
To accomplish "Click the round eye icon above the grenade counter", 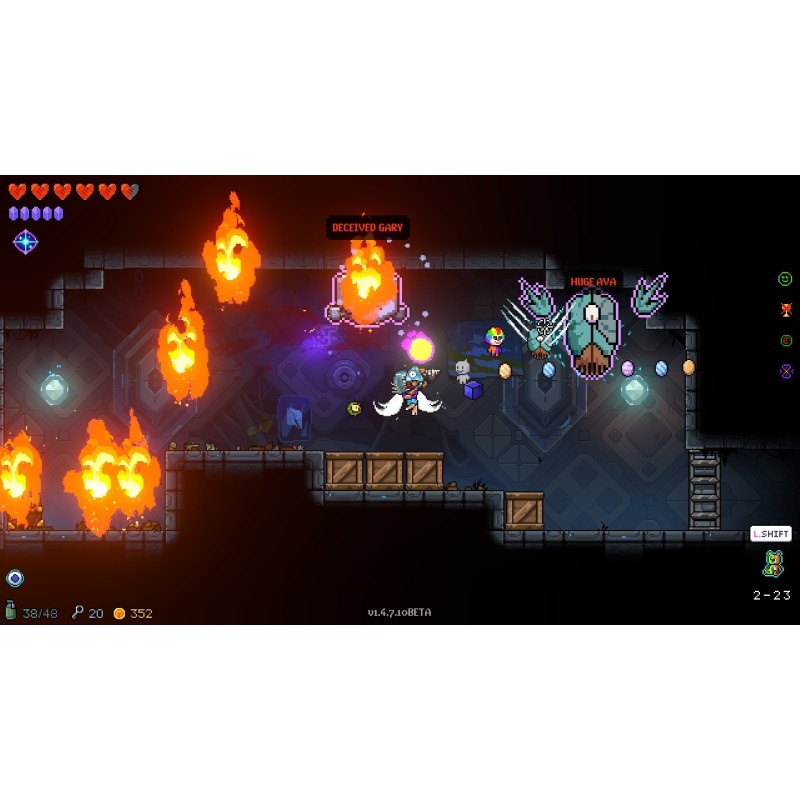I will point(14,578).
